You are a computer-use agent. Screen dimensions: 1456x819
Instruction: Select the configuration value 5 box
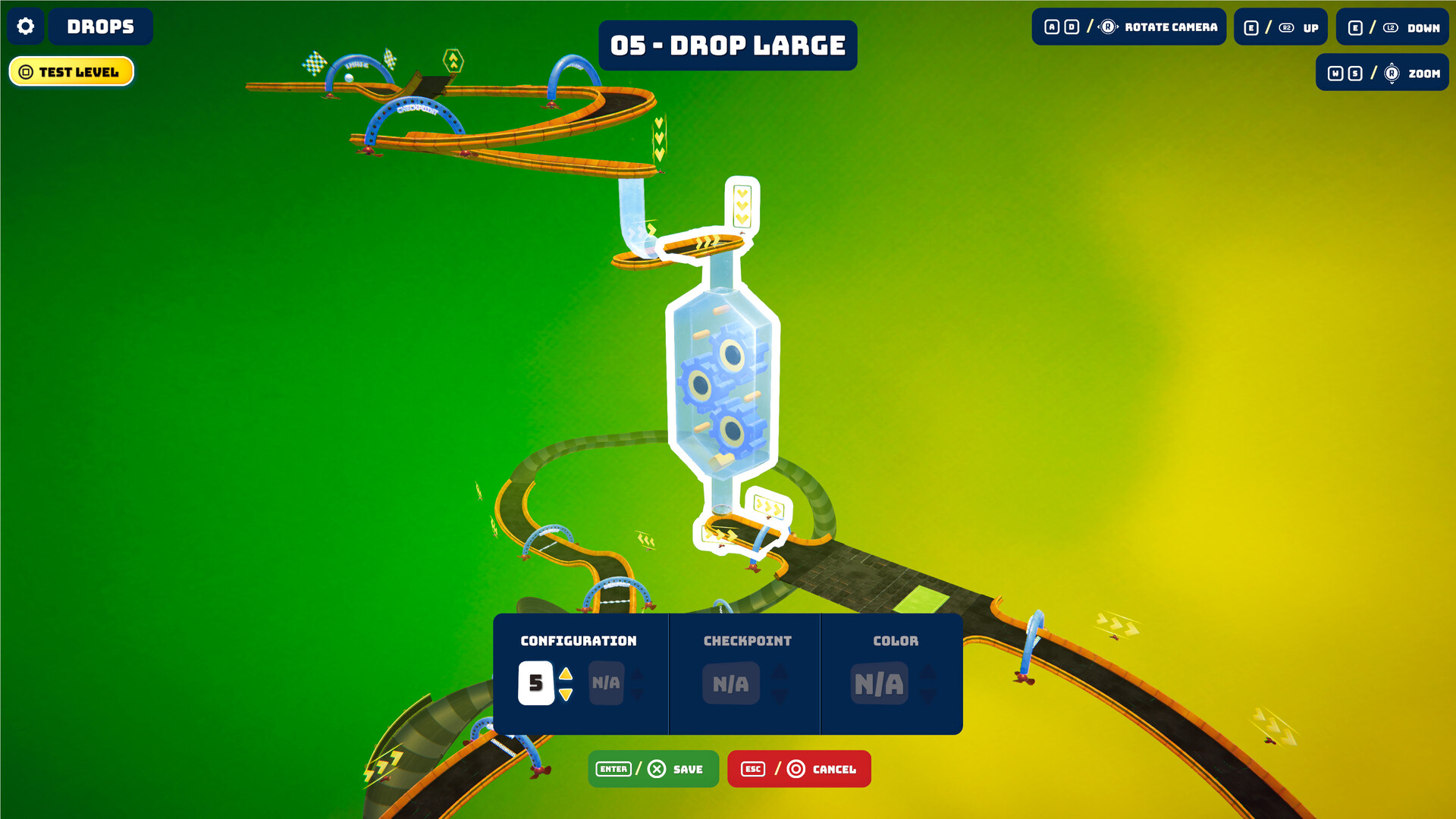535,683
